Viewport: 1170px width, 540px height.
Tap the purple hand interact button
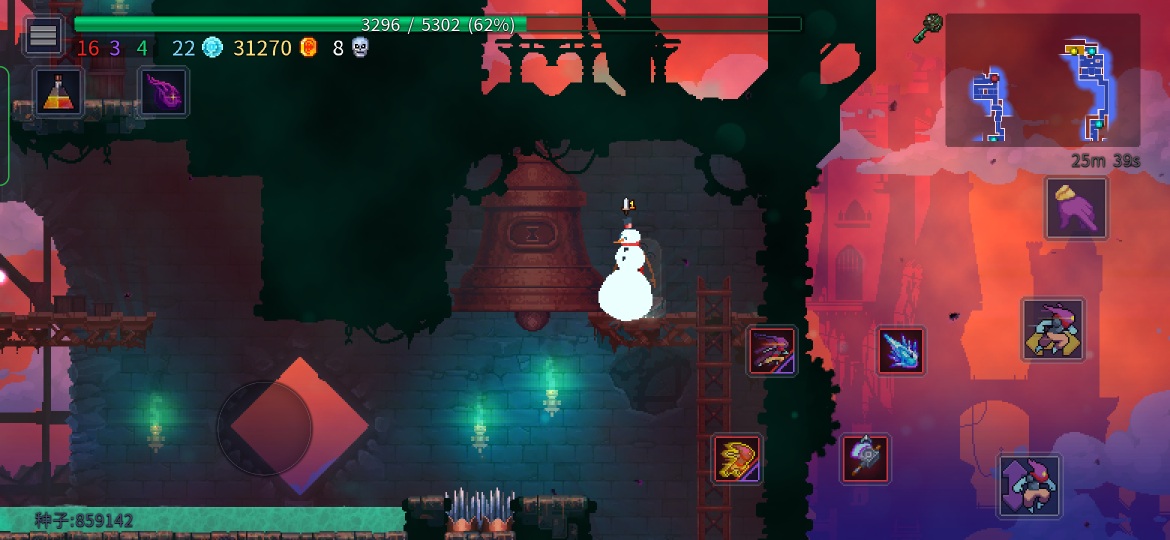tap(1076, 208)
